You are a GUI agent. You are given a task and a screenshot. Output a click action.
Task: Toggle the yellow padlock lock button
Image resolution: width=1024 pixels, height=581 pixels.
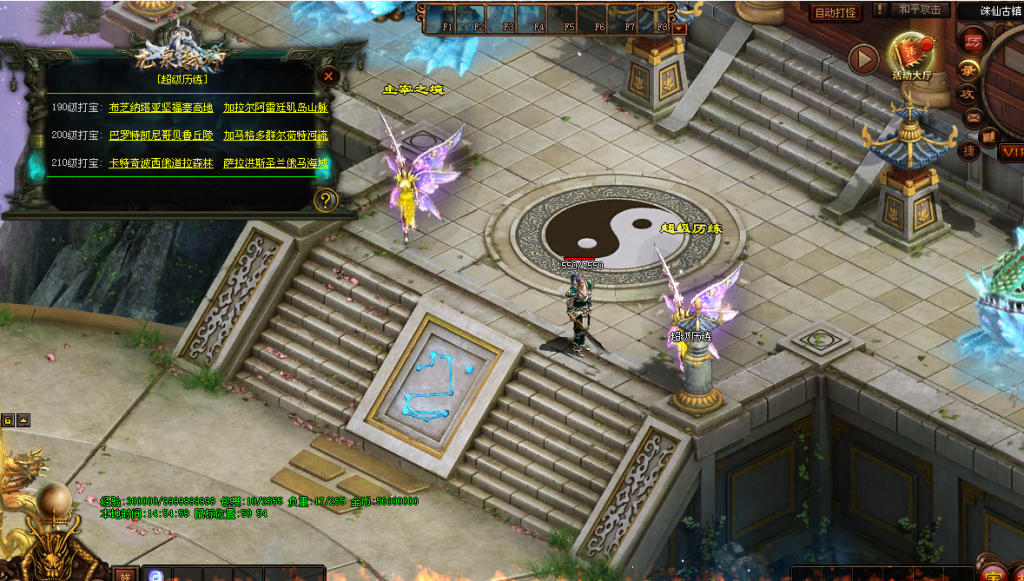7,420
